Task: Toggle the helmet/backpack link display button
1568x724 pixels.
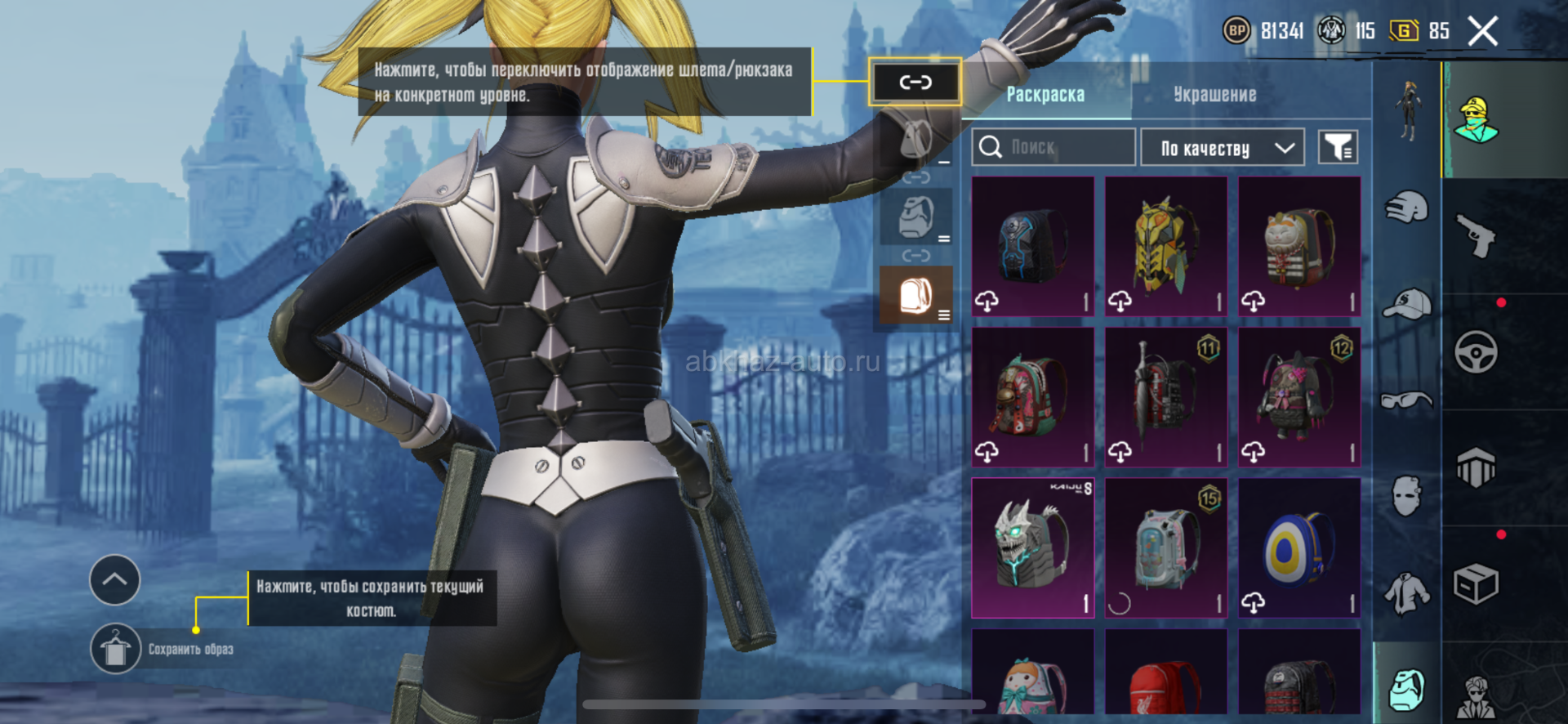Action: tap(915, 82)
